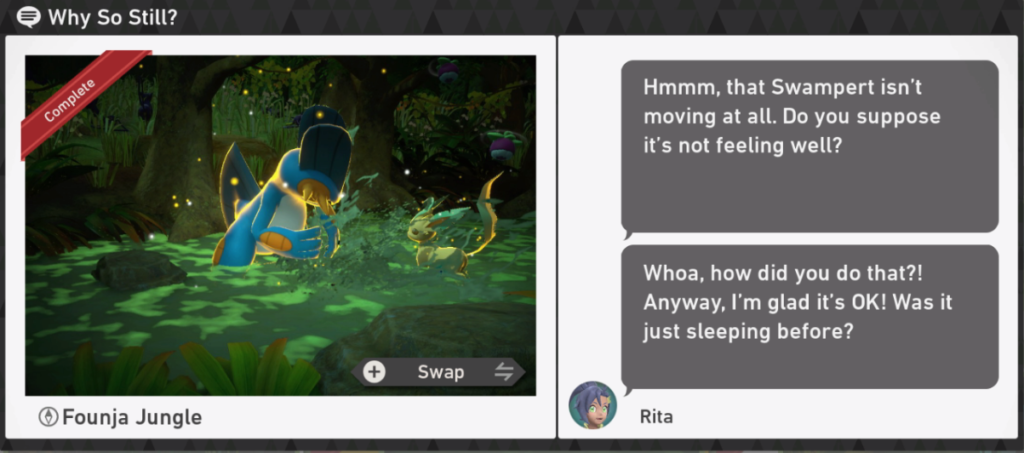The image size is (1024, 453).
Task: Open the Swampert photo thumbnail
Action: [280, 220]
